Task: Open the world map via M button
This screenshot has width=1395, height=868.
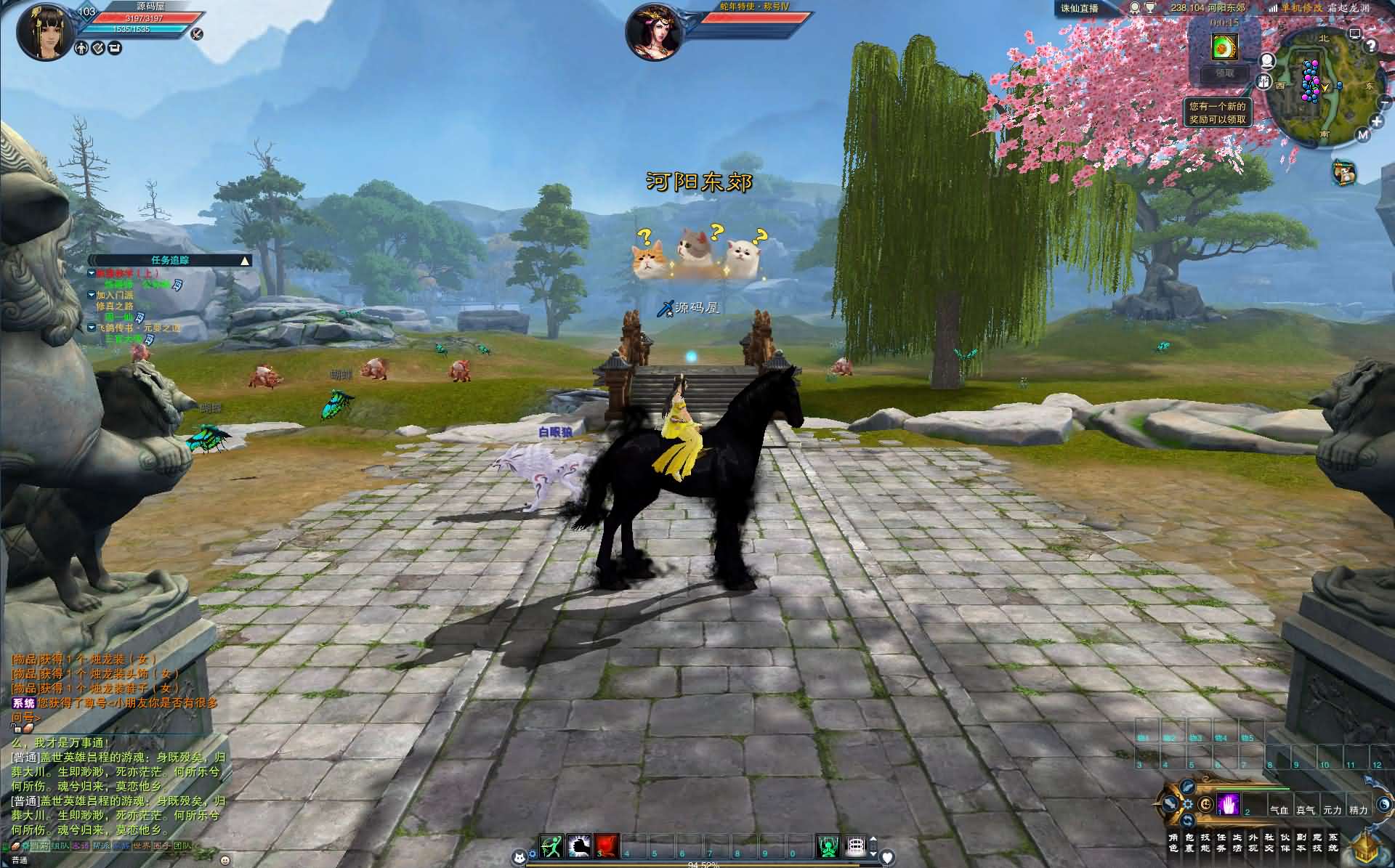Action: coord(1362,135)
